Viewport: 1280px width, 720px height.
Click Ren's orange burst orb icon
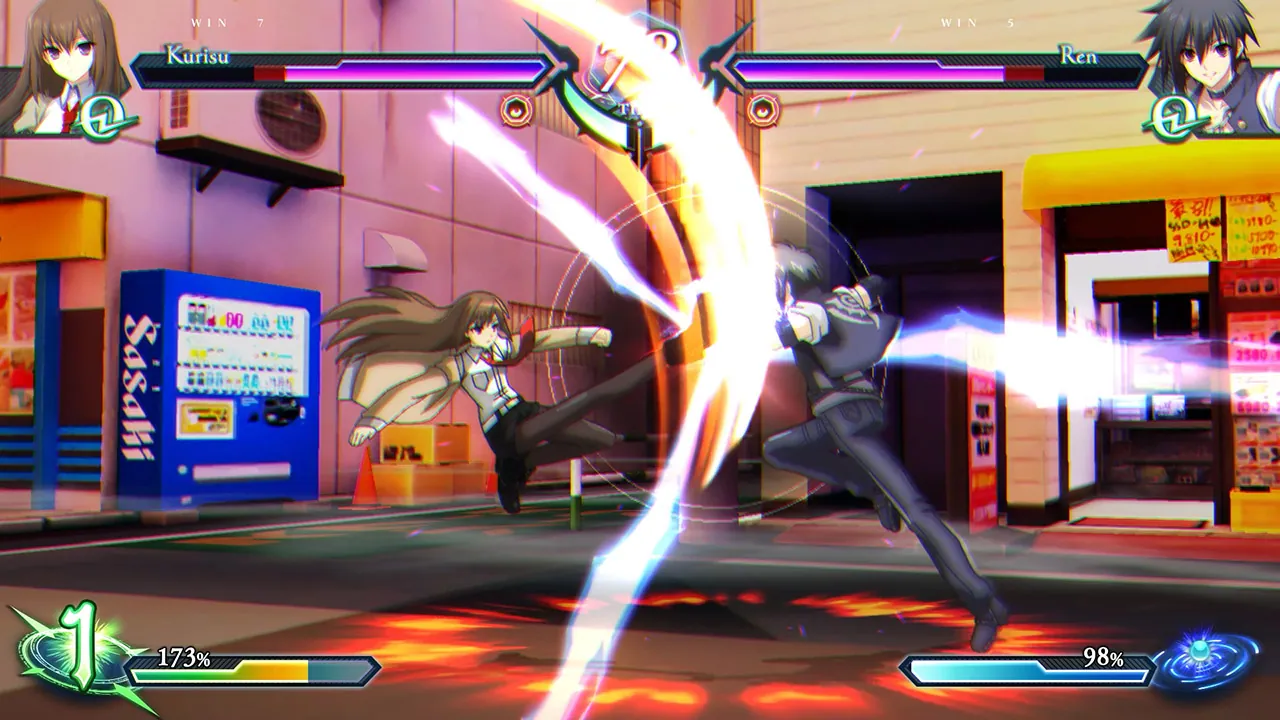point(765,112)
